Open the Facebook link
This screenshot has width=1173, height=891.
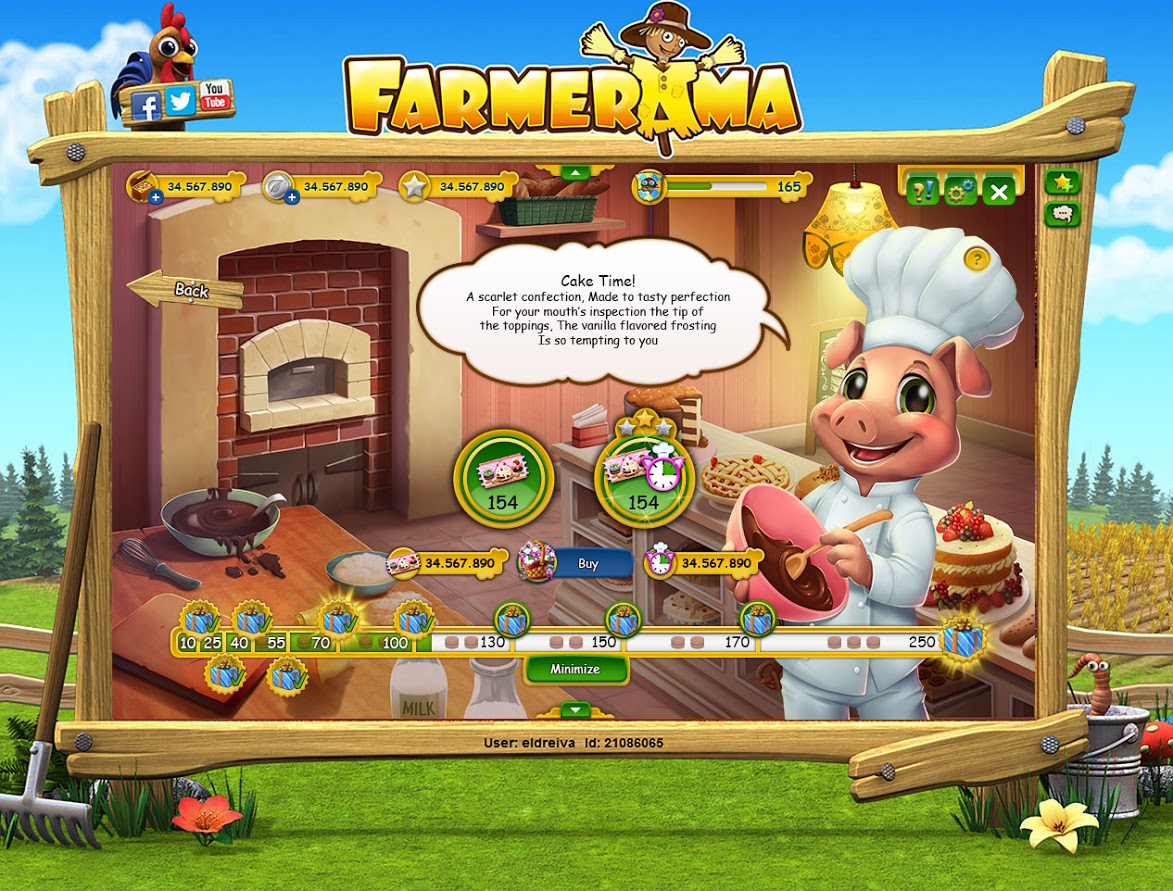coord(146,106)
